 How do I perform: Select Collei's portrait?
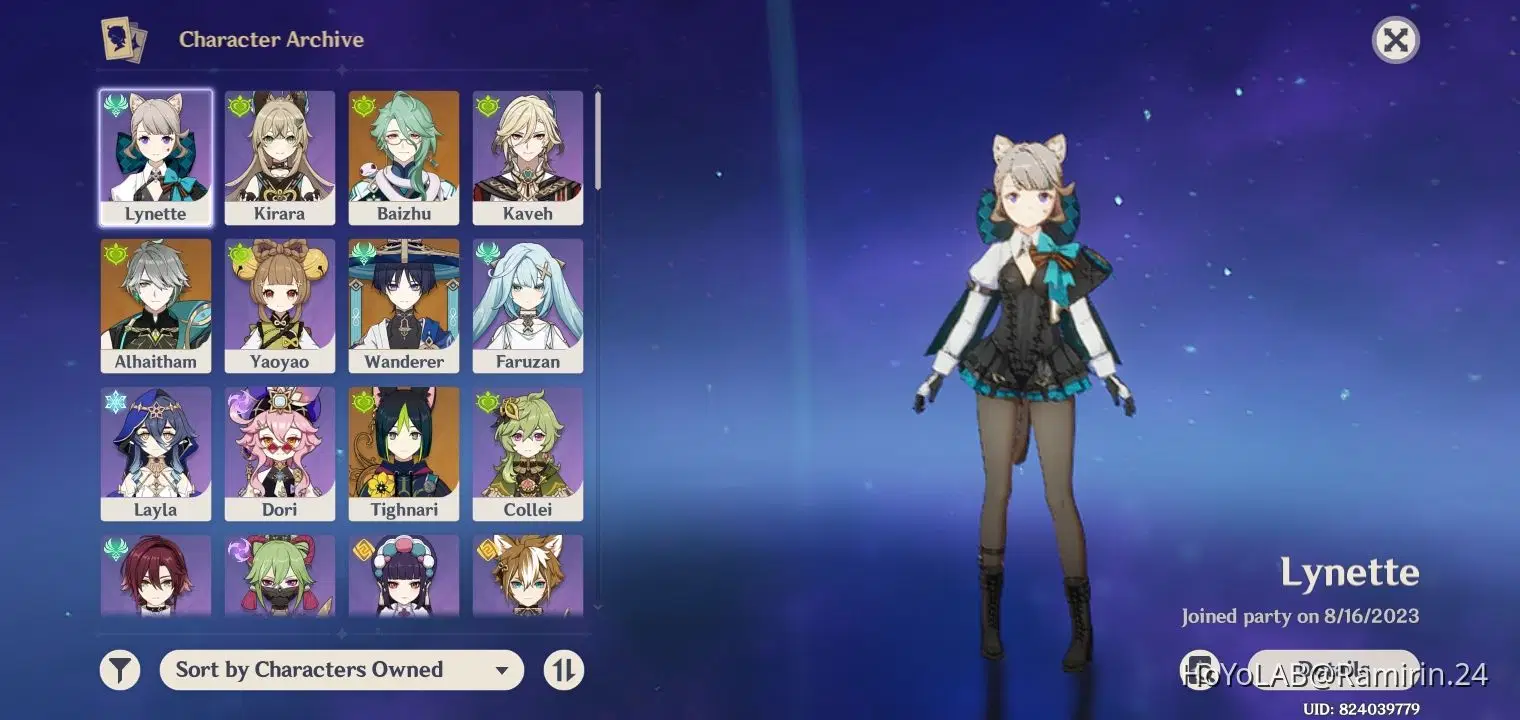pyautogui.click(x=528, y=451)
